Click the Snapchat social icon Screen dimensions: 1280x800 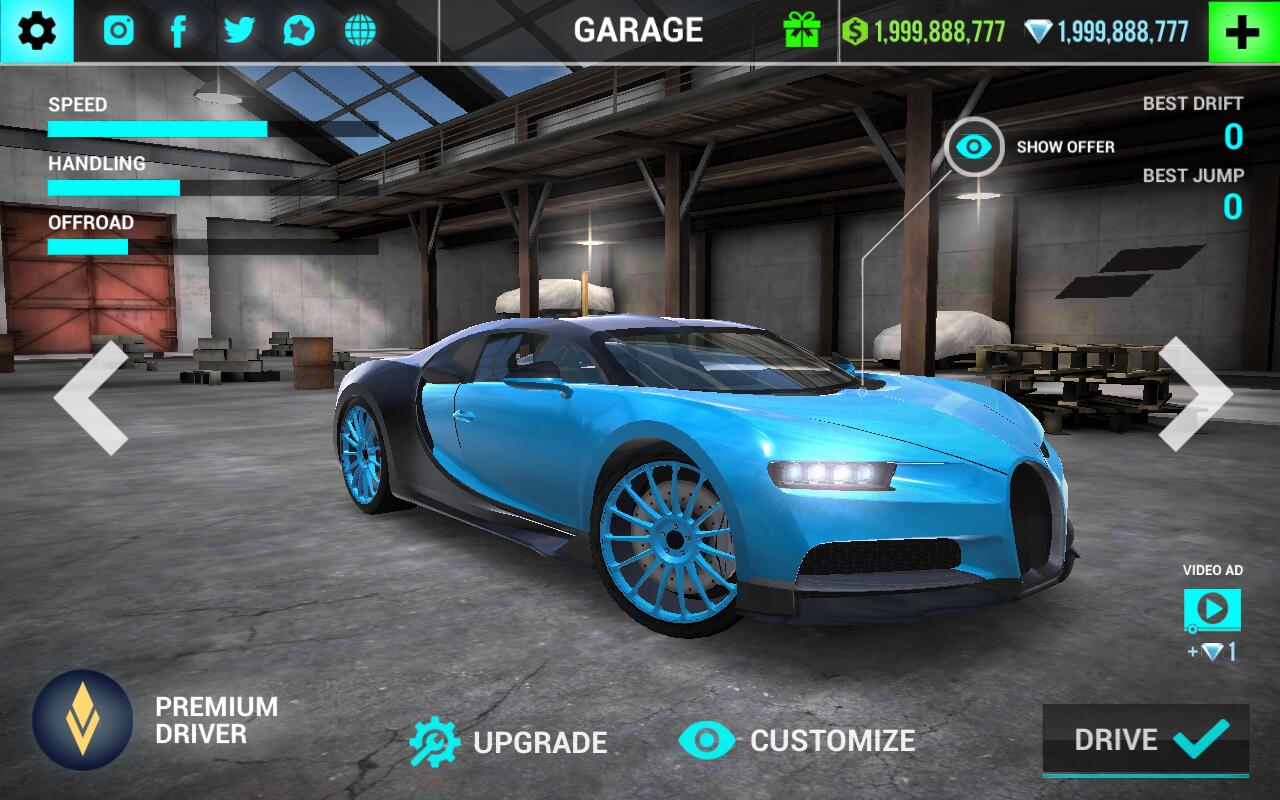pos(298,29)
